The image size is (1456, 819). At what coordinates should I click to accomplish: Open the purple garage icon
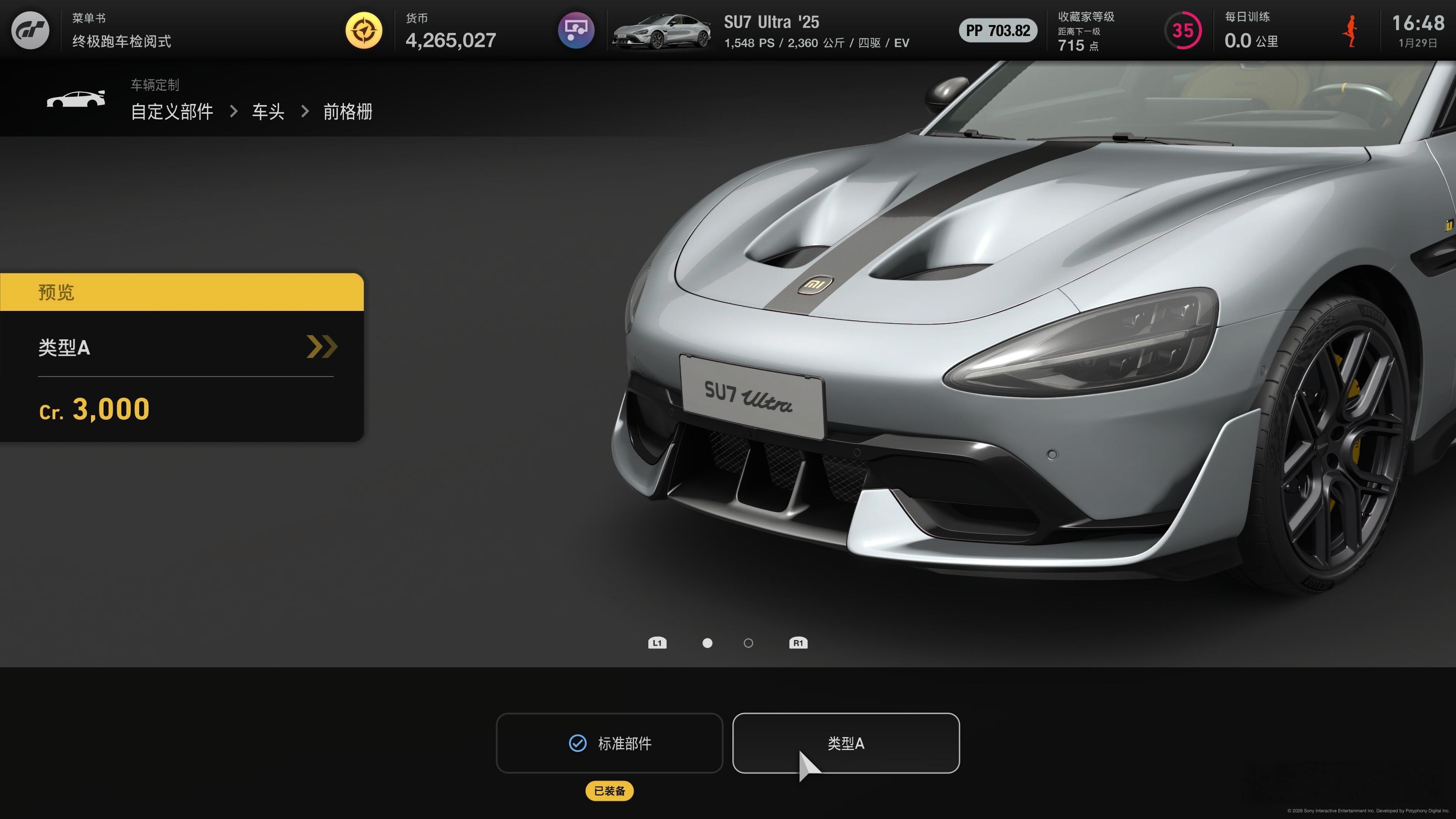tap(576, 30)
